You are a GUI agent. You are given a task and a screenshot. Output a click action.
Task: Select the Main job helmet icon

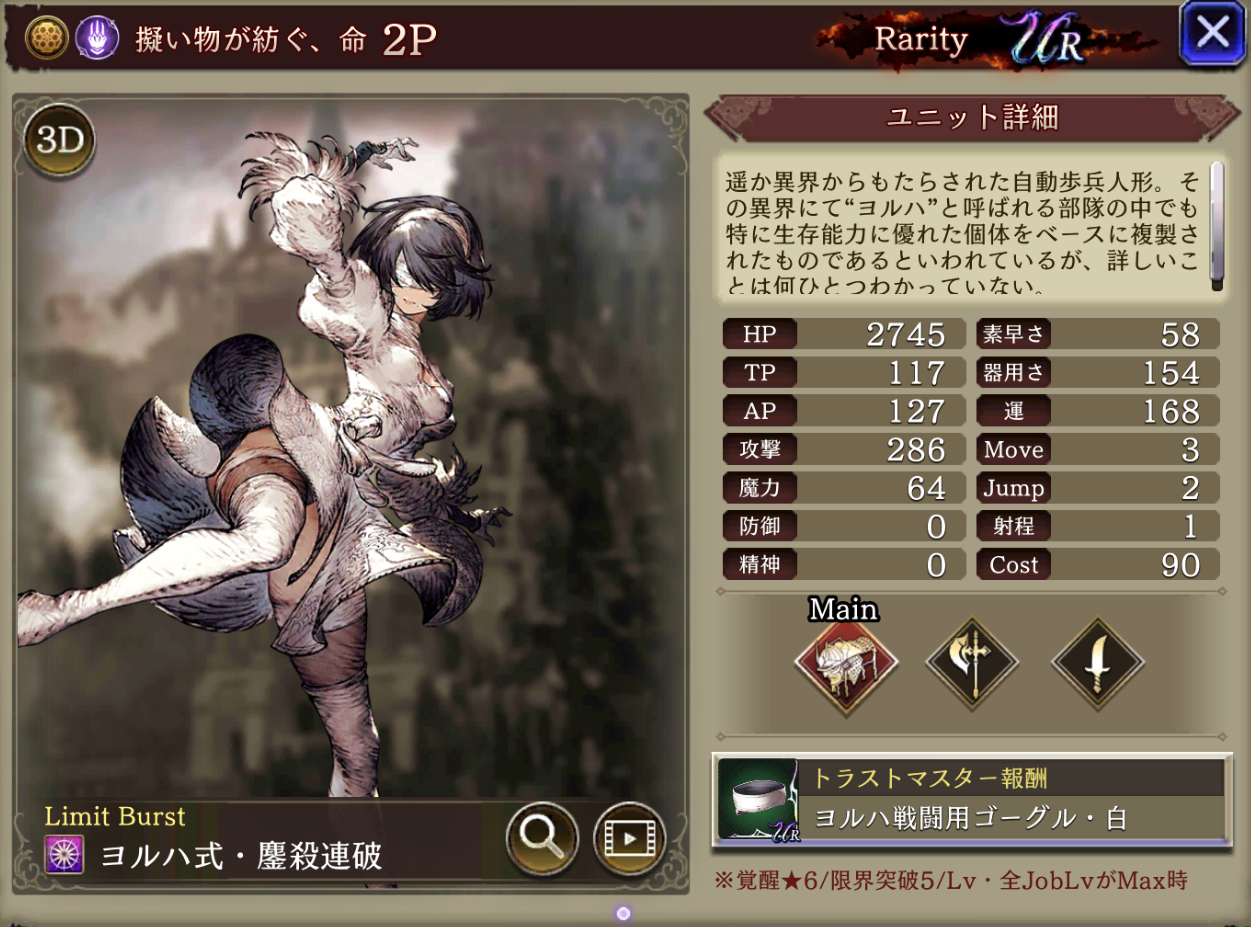(846, 661)
